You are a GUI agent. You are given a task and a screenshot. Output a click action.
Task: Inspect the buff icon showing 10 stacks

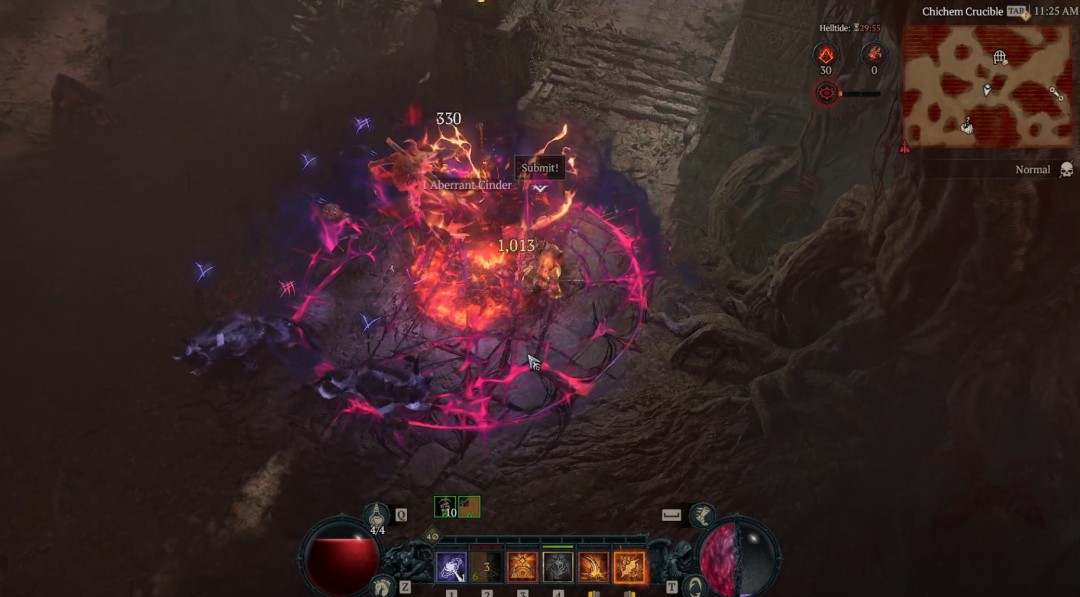(x=445, y=507)
